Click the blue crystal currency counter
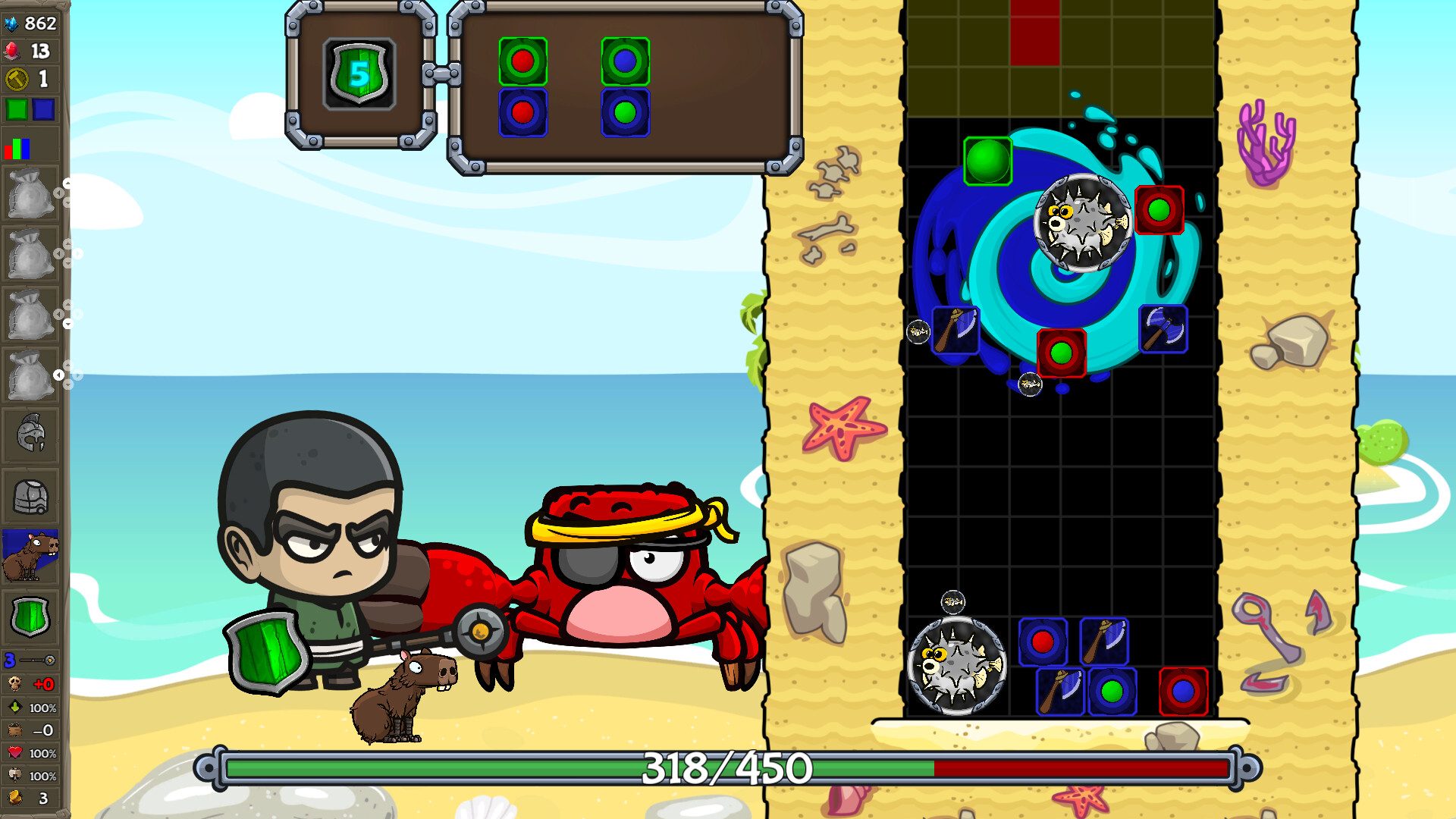Viewport: 1456px width, 819px height. pyautogui.click(x=30, y=23)
